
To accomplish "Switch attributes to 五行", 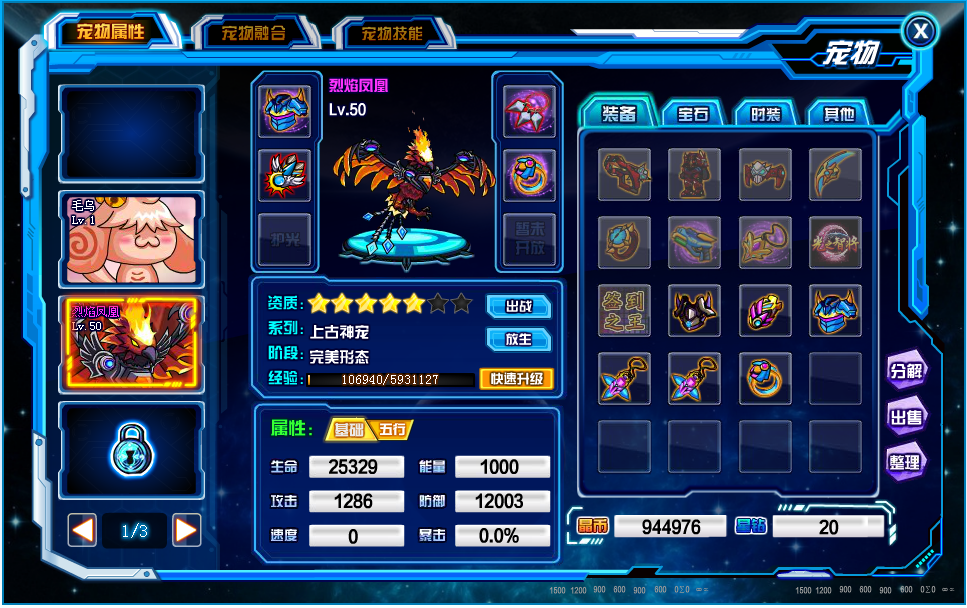I will tap(393, 429).
